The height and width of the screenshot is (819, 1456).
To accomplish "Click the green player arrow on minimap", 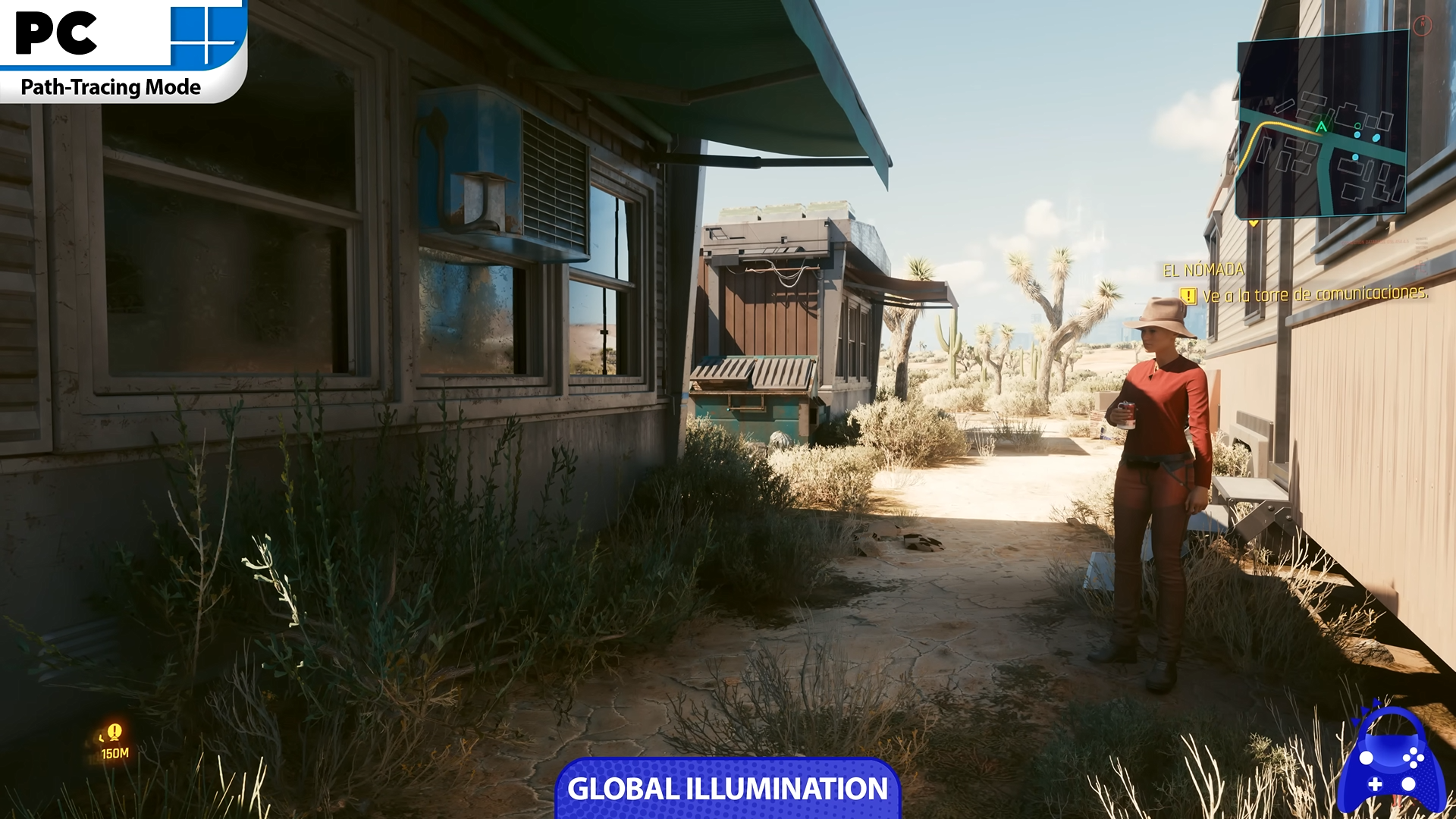I will (1322, 127).
